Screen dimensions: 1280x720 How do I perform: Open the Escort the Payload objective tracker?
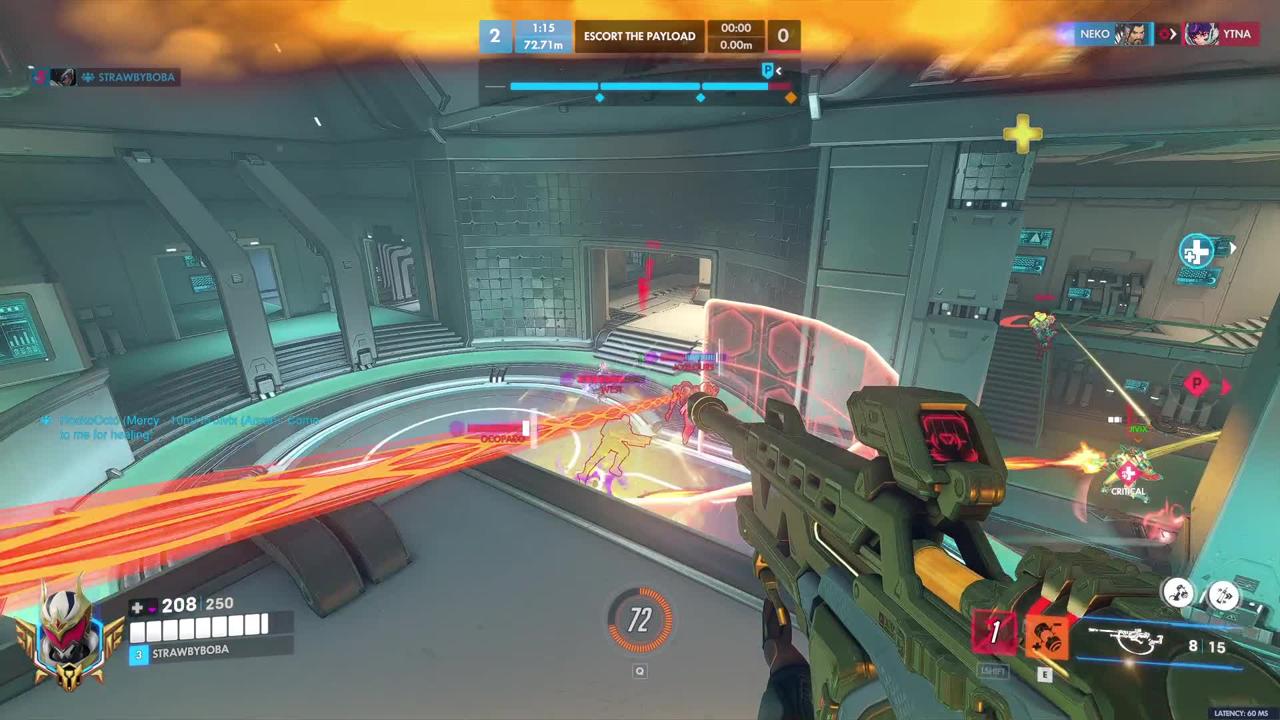[x=639, y=37]
